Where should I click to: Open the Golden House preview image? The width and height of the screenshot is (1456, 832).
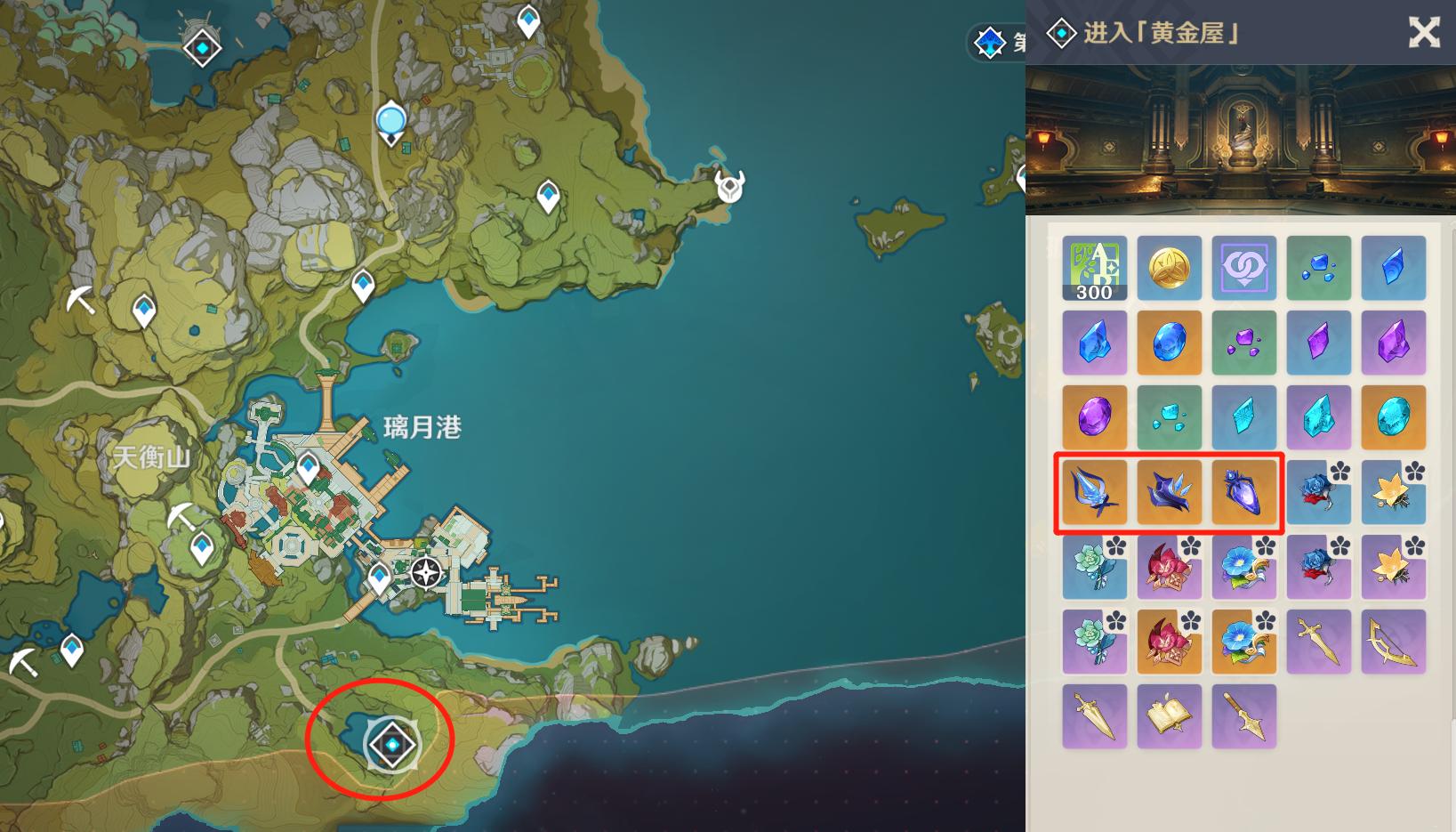[1240, 140]
